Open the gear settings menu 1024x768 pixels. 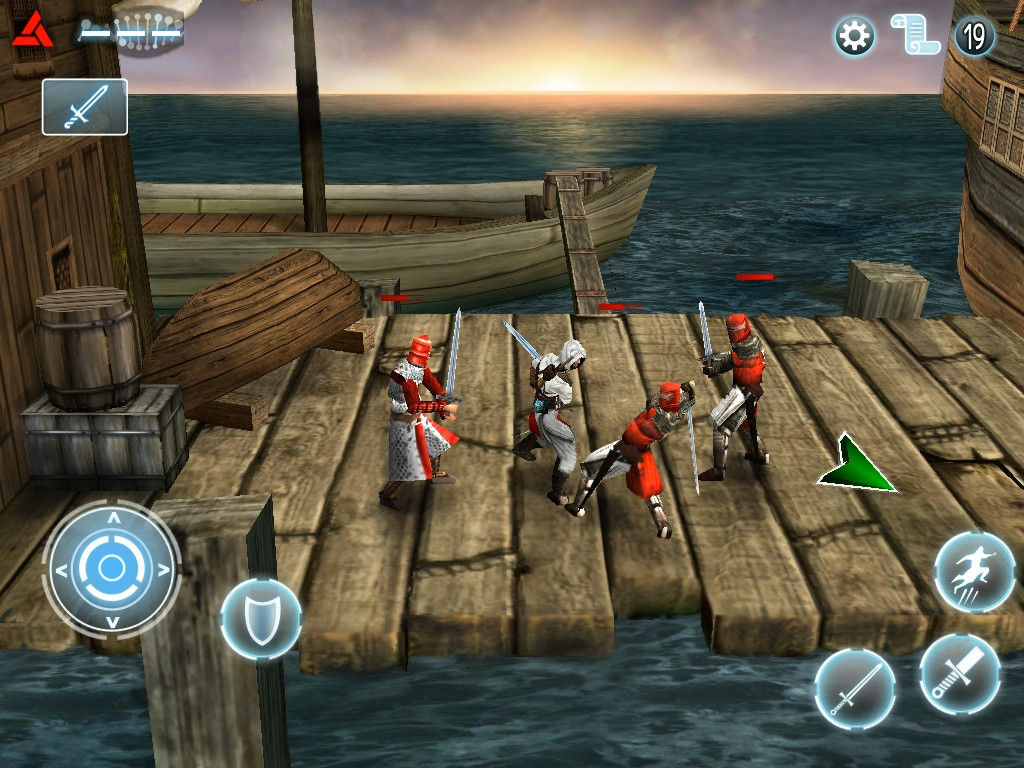pyautogui.click(x=854, y=37)
